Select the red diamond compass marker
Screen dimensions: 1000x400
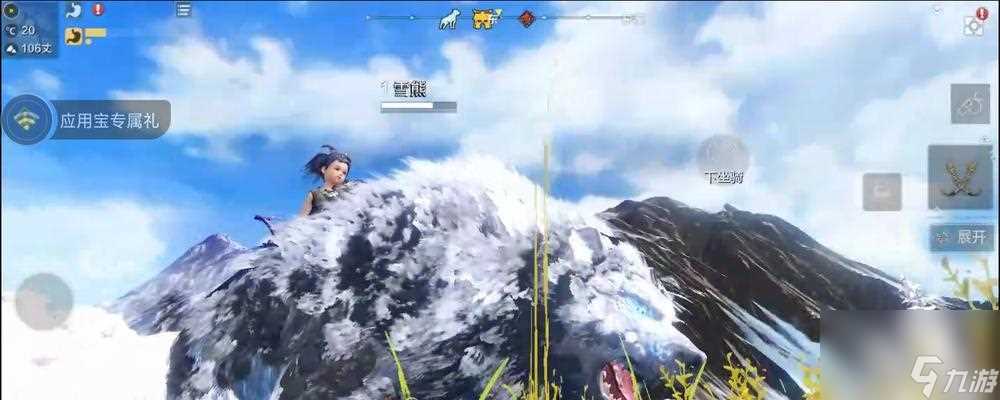(526, 18)
